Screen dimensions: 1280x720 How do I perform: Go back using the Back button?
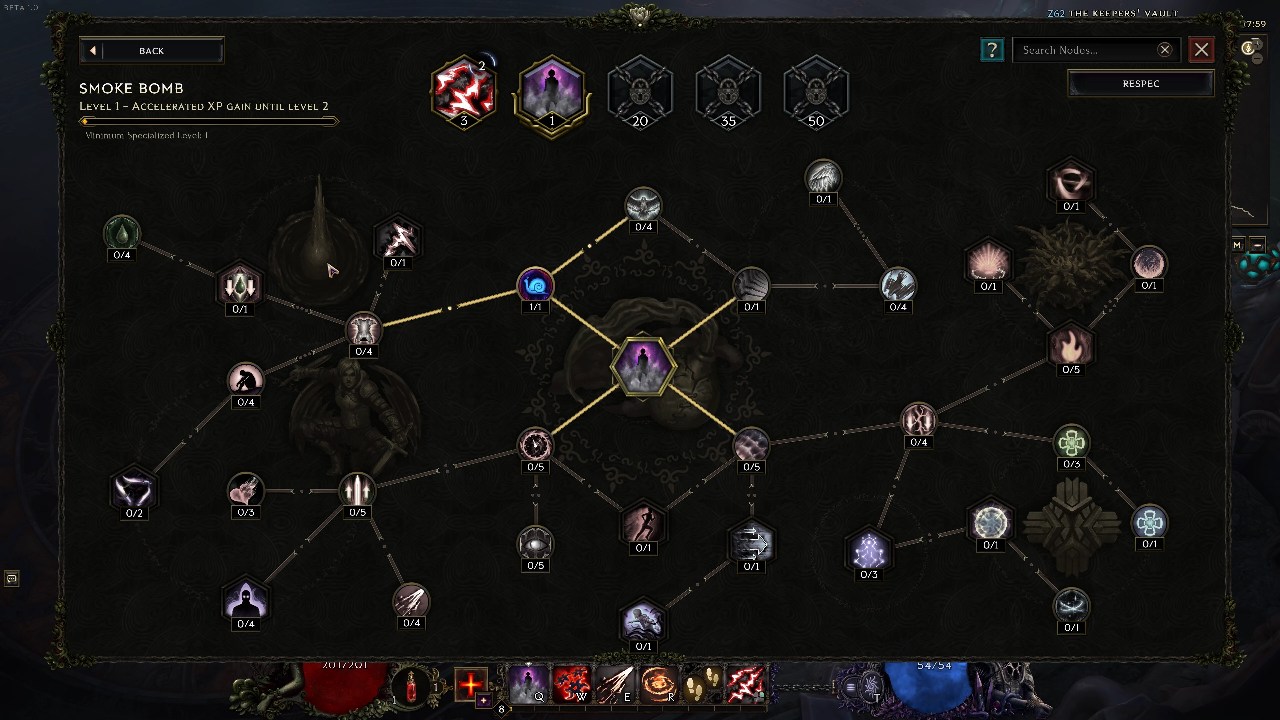(x=151, y=51)
